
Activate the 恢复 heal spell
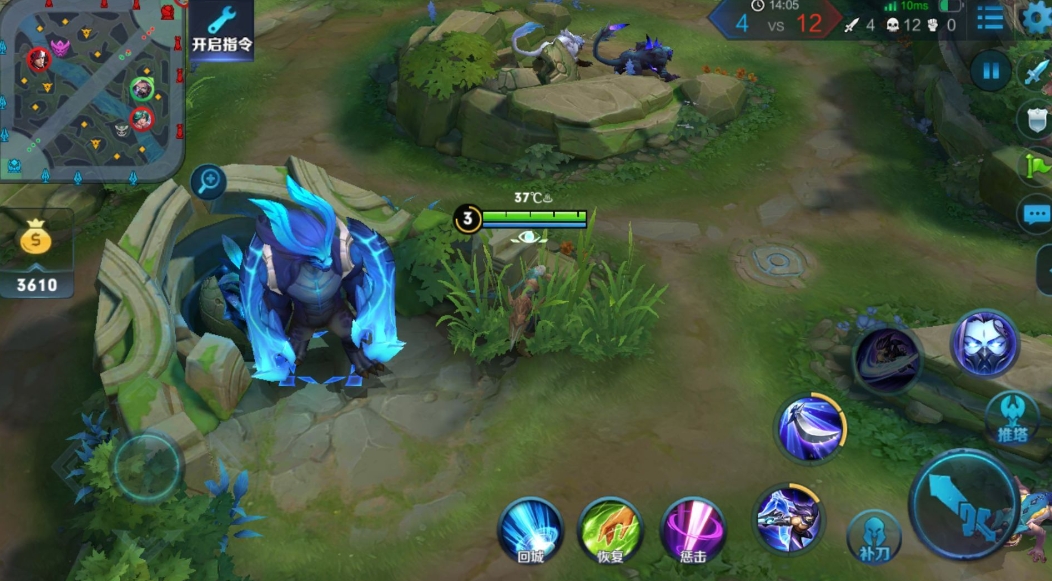tap(611, 529)
